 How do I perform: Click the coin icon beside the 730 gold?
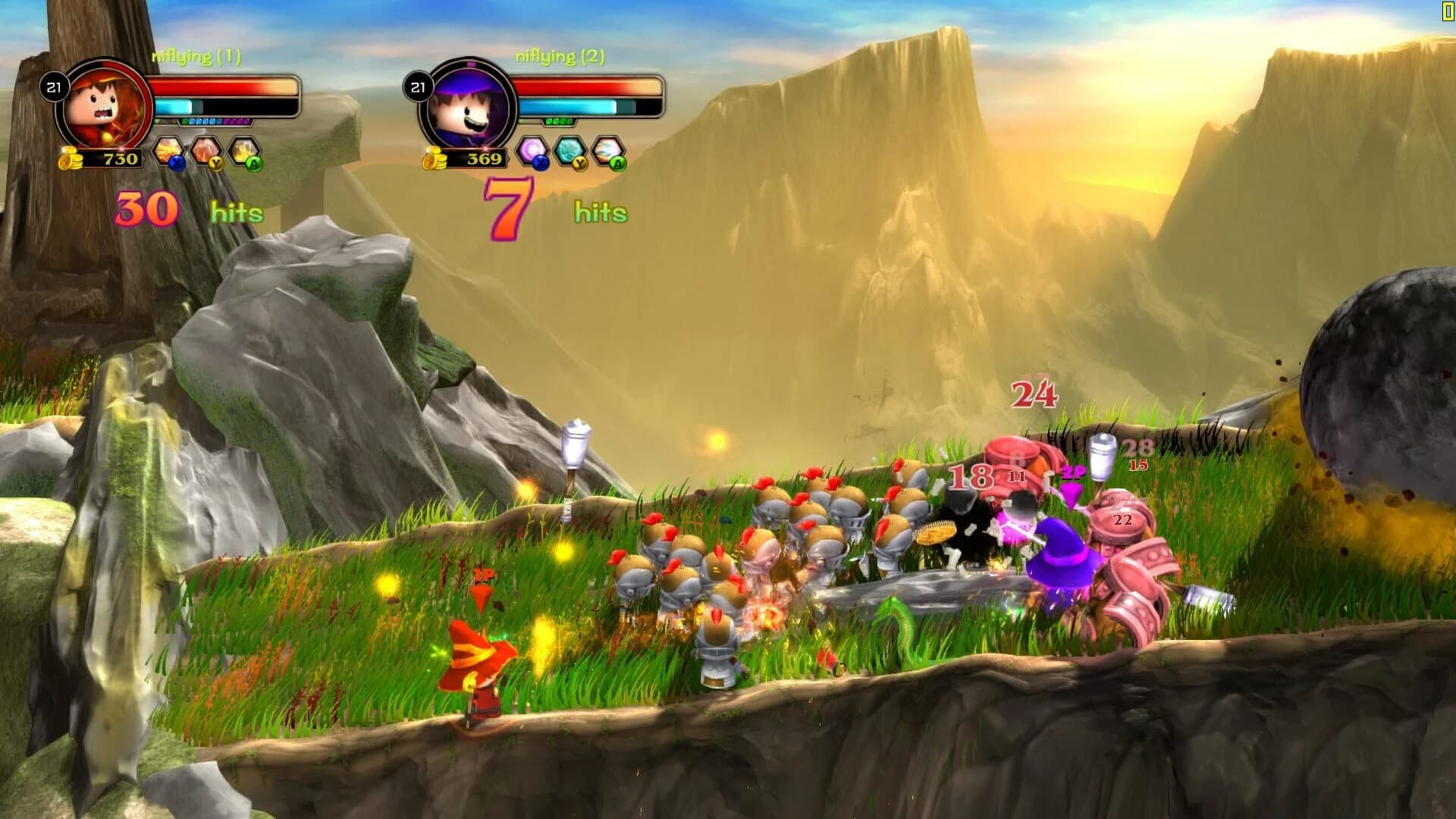[70, 160]
